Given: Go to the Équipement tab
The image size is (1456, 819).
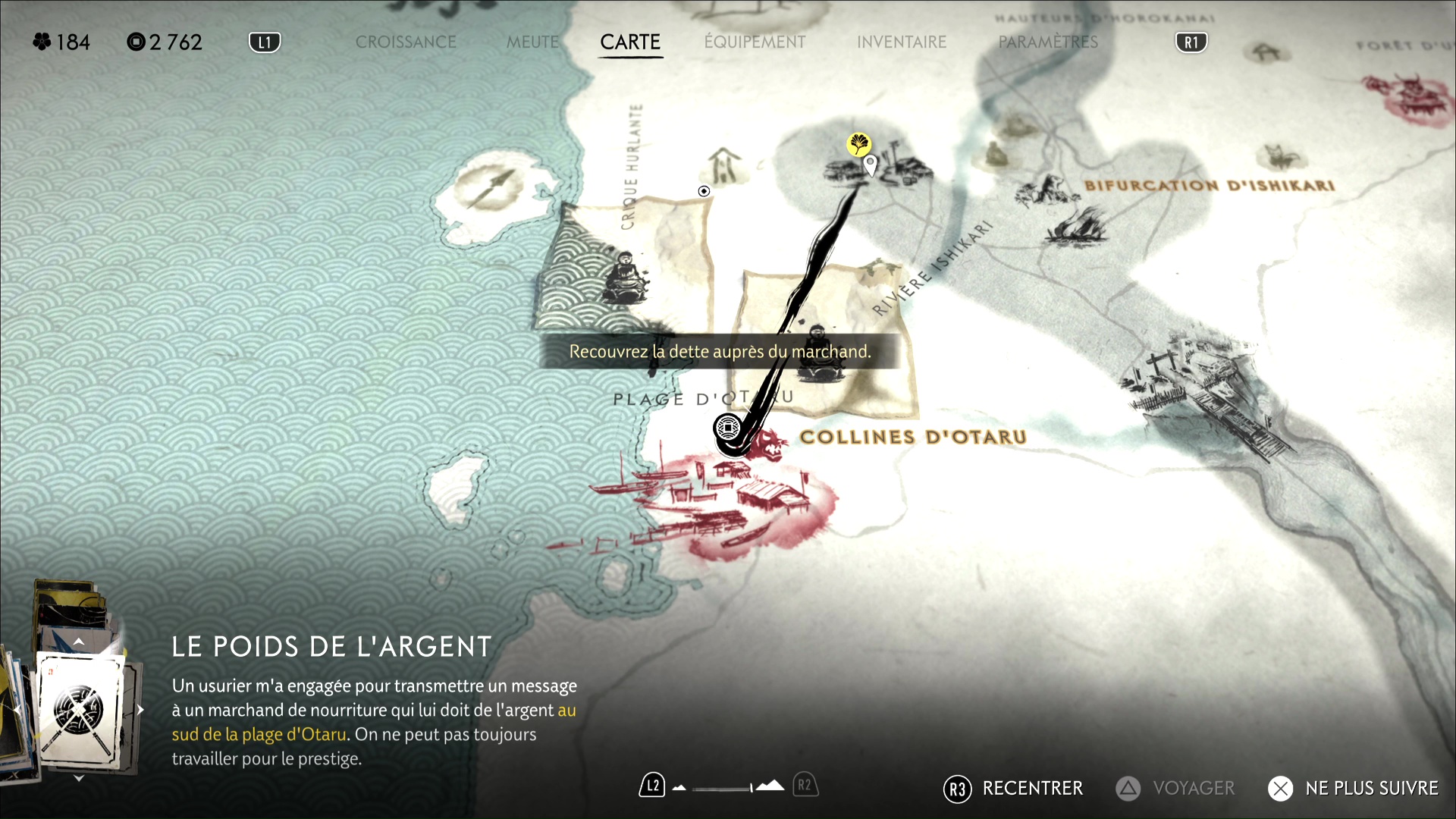Looking at the screenshot, I should [755, 42].
